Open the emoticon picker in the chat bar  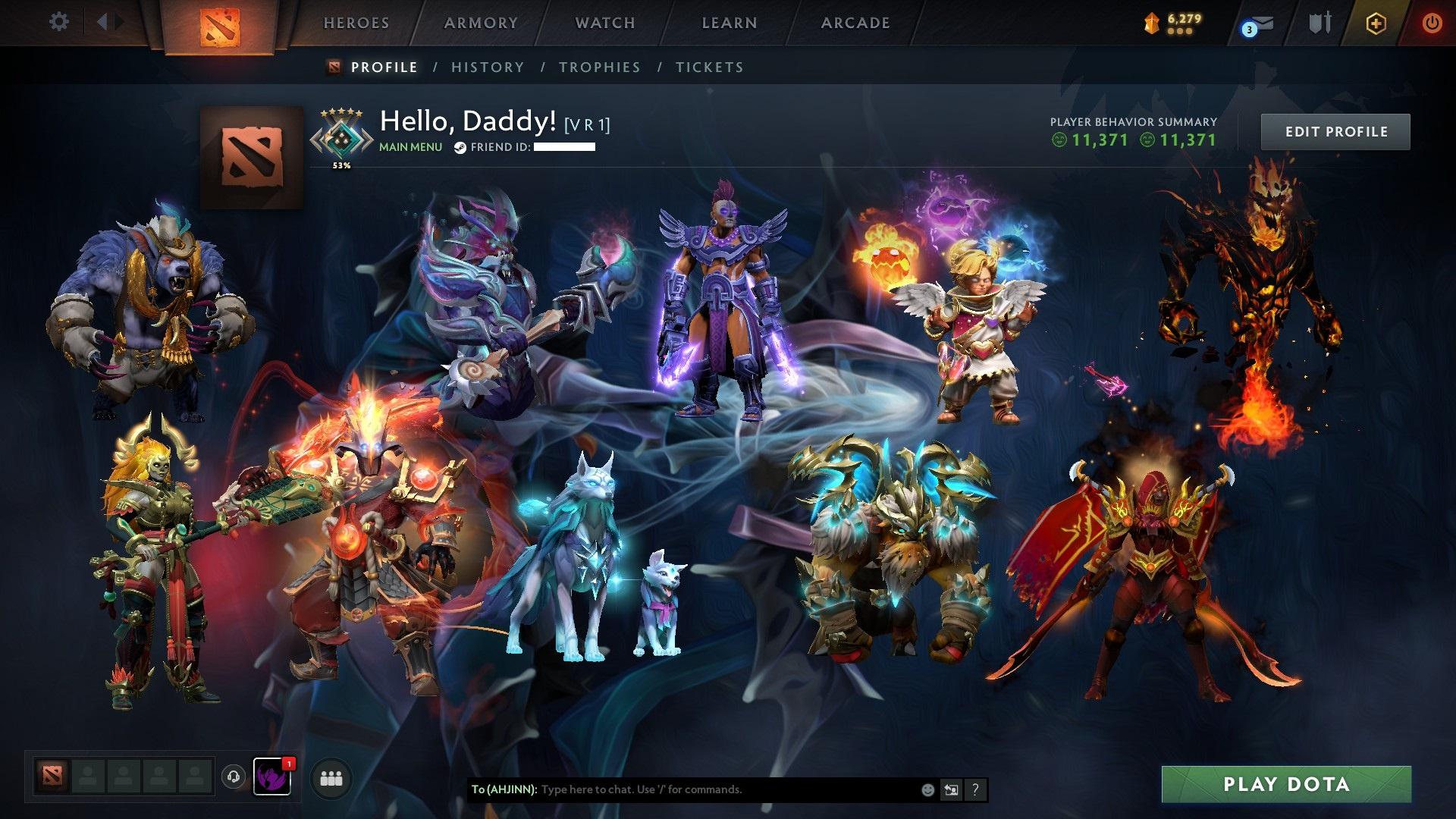pyautogui.click(x=927, y=789)
